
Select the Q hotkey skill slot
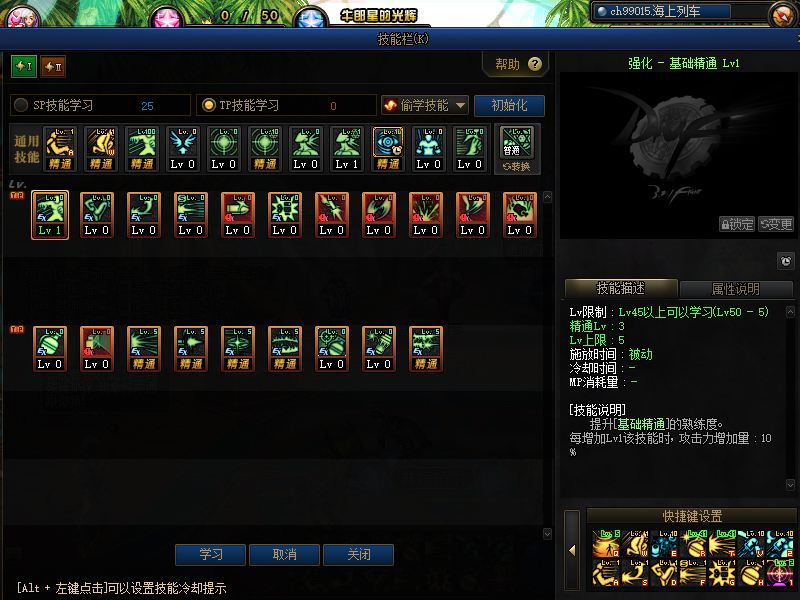(605, 545)
